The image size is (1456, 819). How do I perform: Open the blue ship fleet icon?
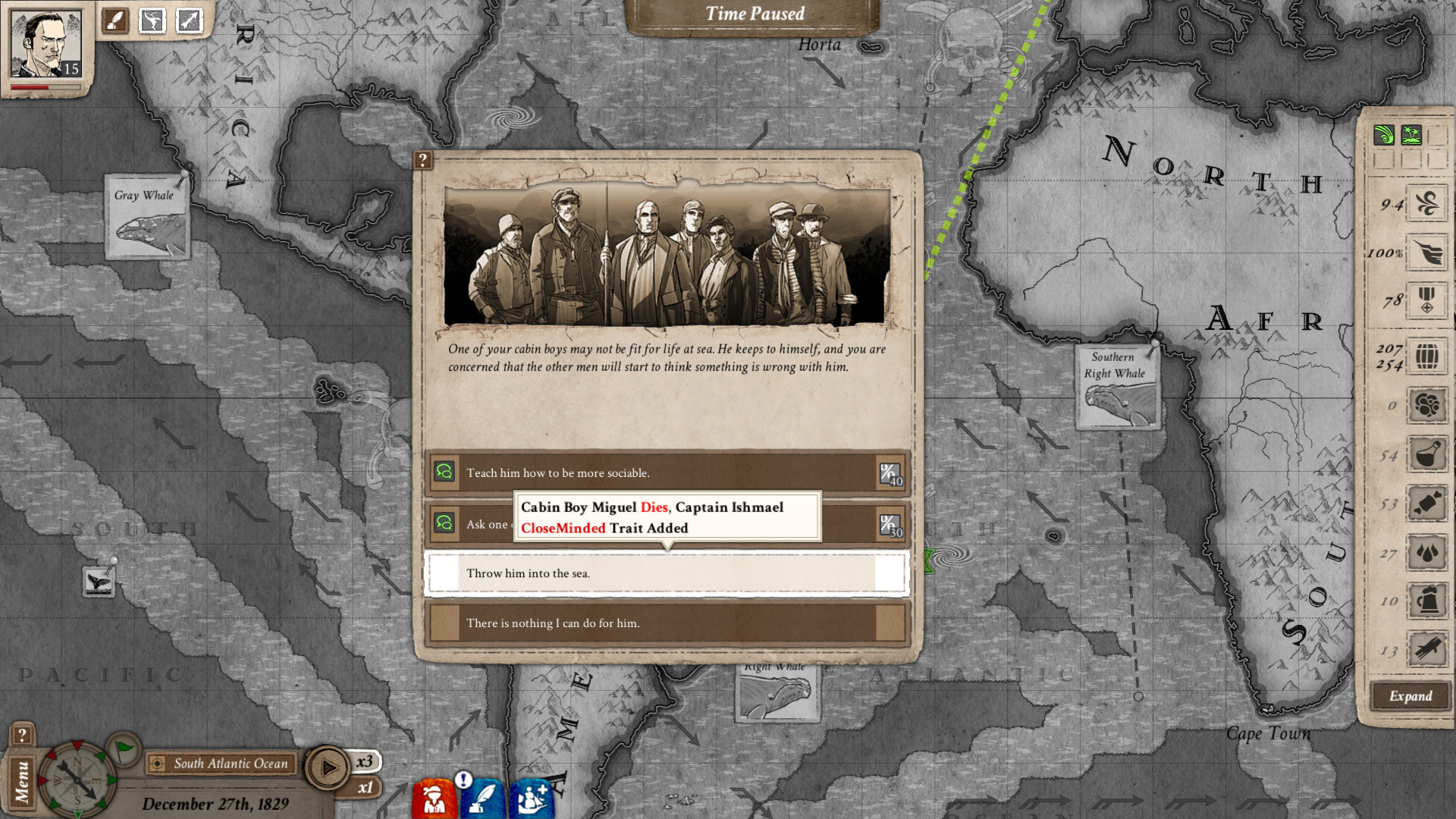click(x=531, y=798)
